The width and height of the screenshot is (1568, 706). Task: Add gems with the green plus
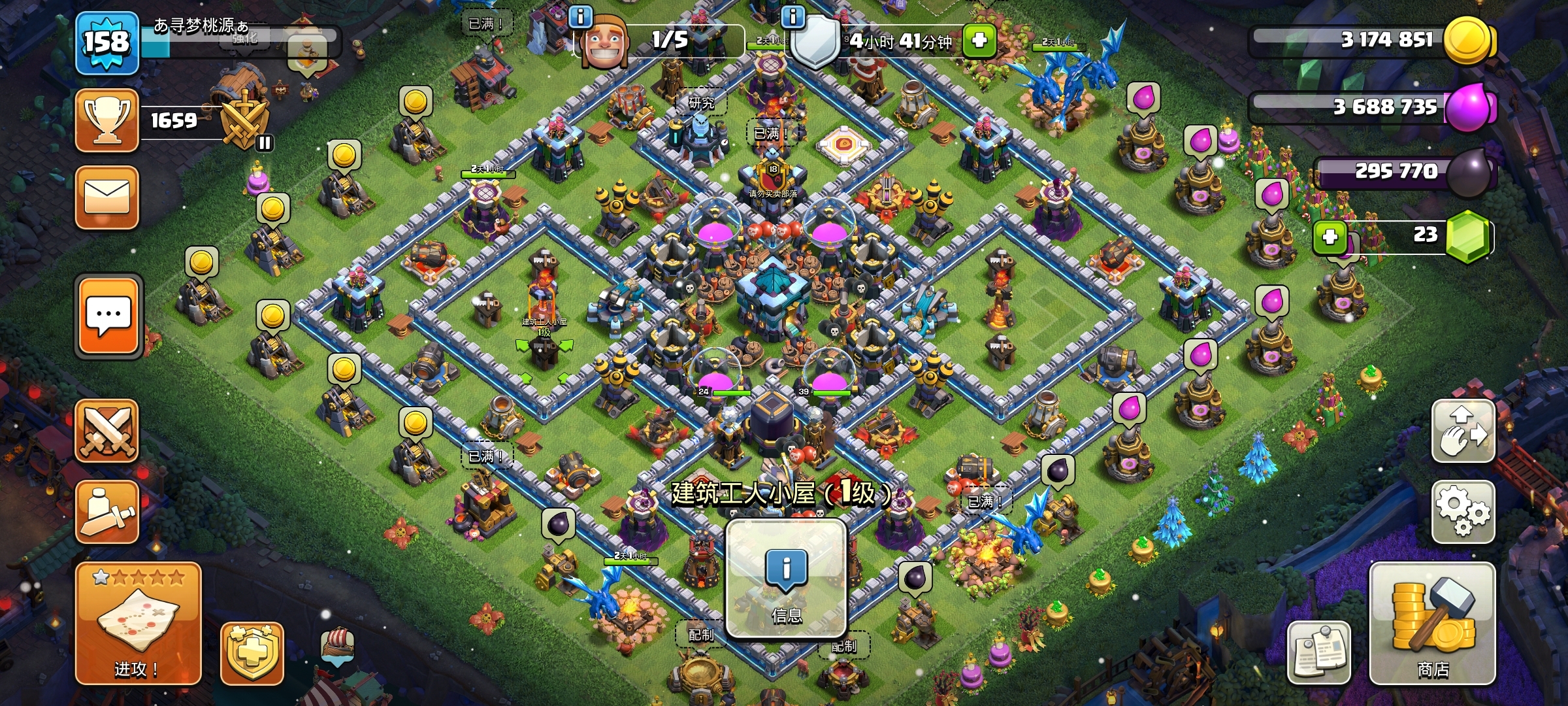[x=1330, y=237]
